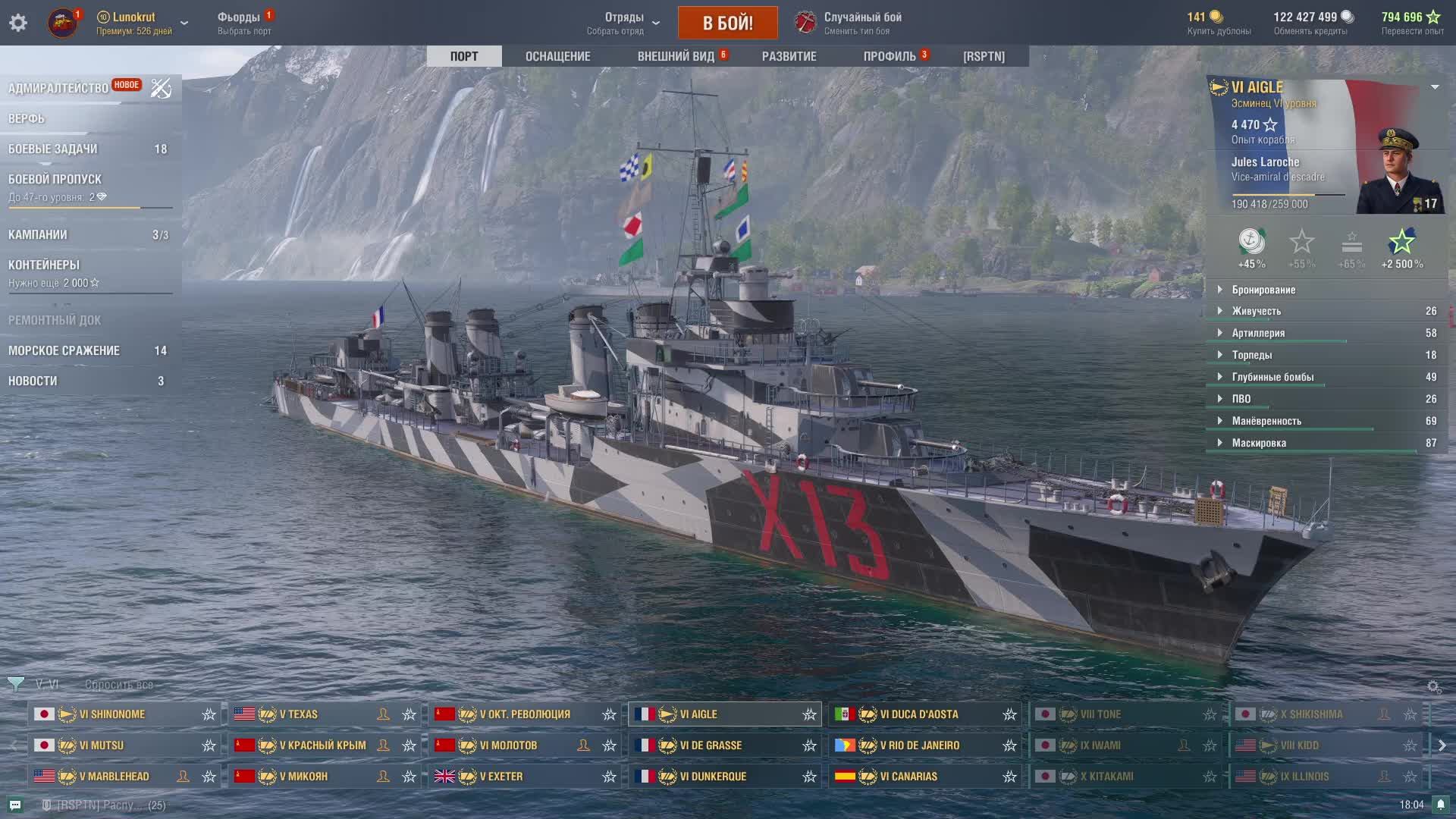Switch to the ОСНАЩЕНИЕ tab

tap(557, 56)
